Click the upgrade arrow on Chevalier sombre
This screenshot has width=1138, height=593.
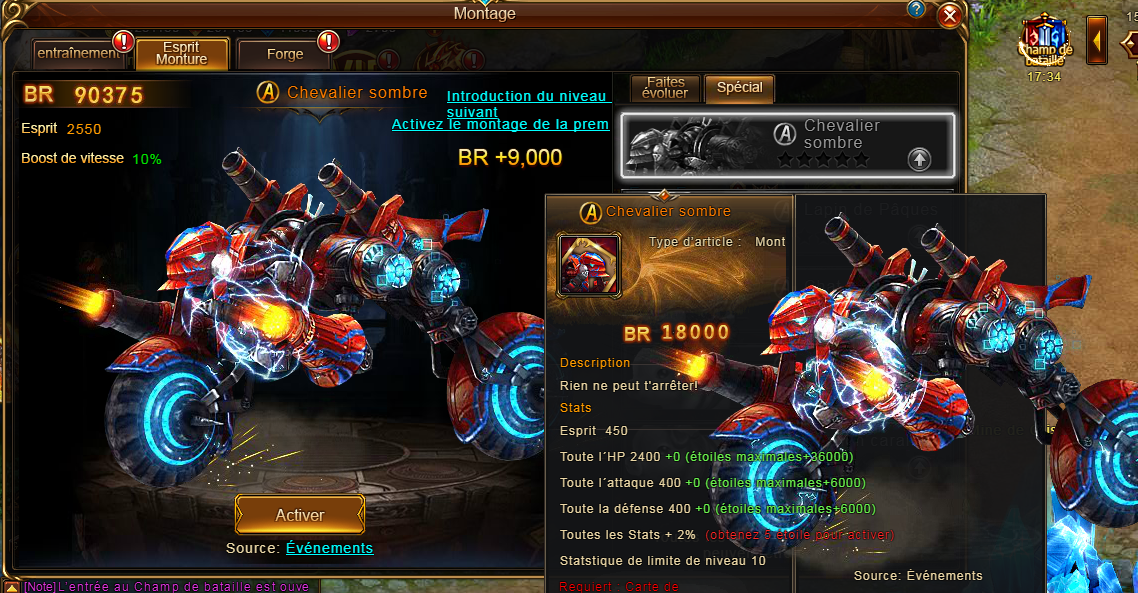919,158
